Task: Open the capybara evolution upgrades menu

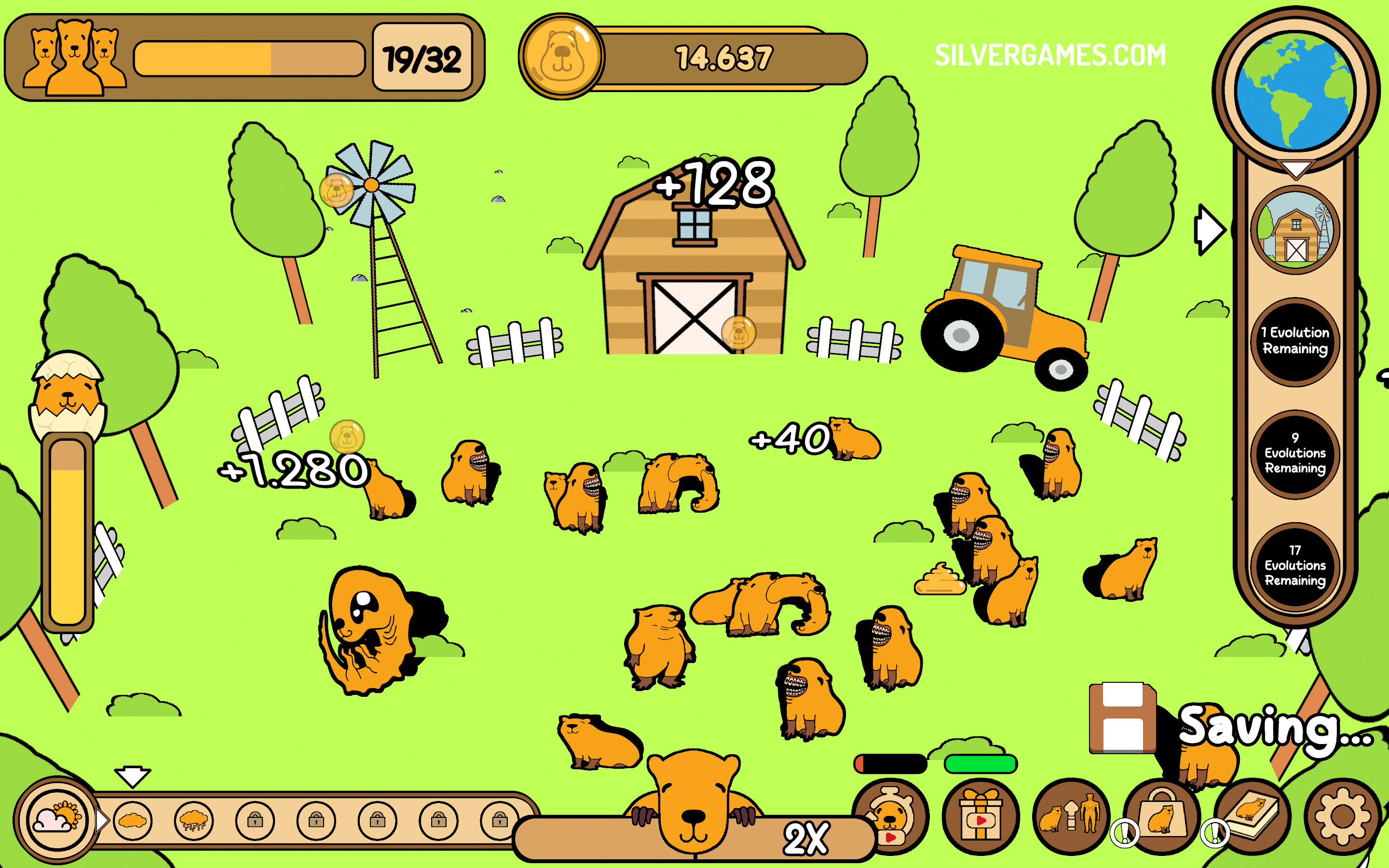Action: click(x=1071, y=817)
